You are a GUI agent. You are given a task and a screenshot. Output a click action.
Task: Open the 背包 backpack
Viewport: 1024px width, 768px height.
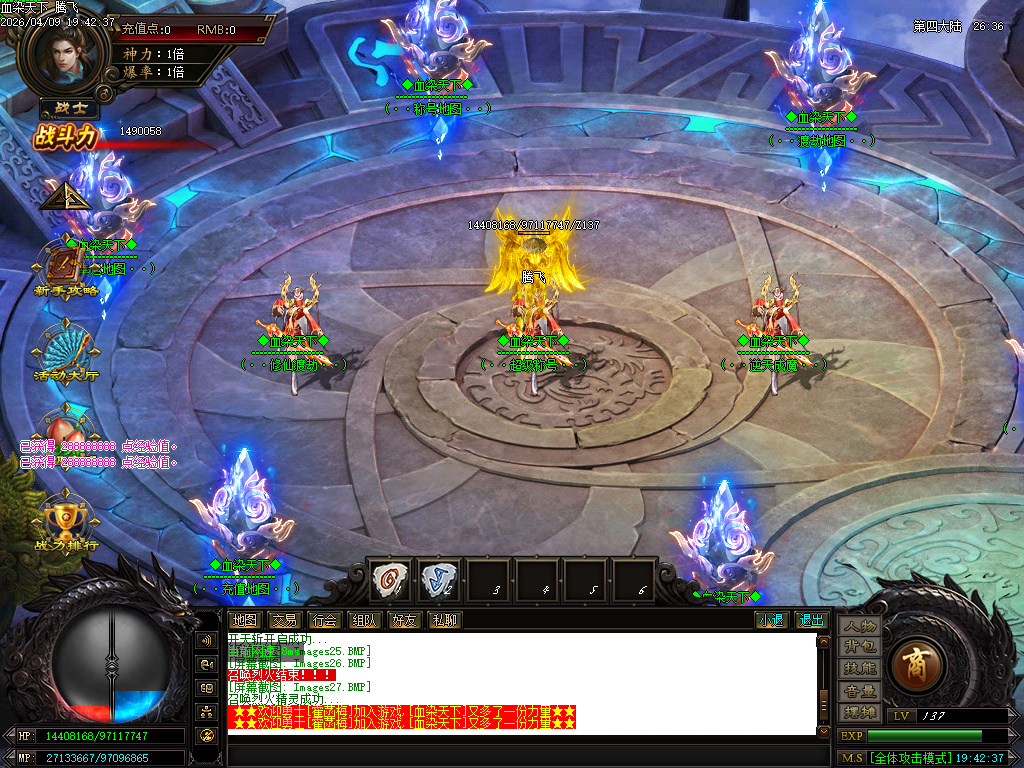tap(859, 647)
